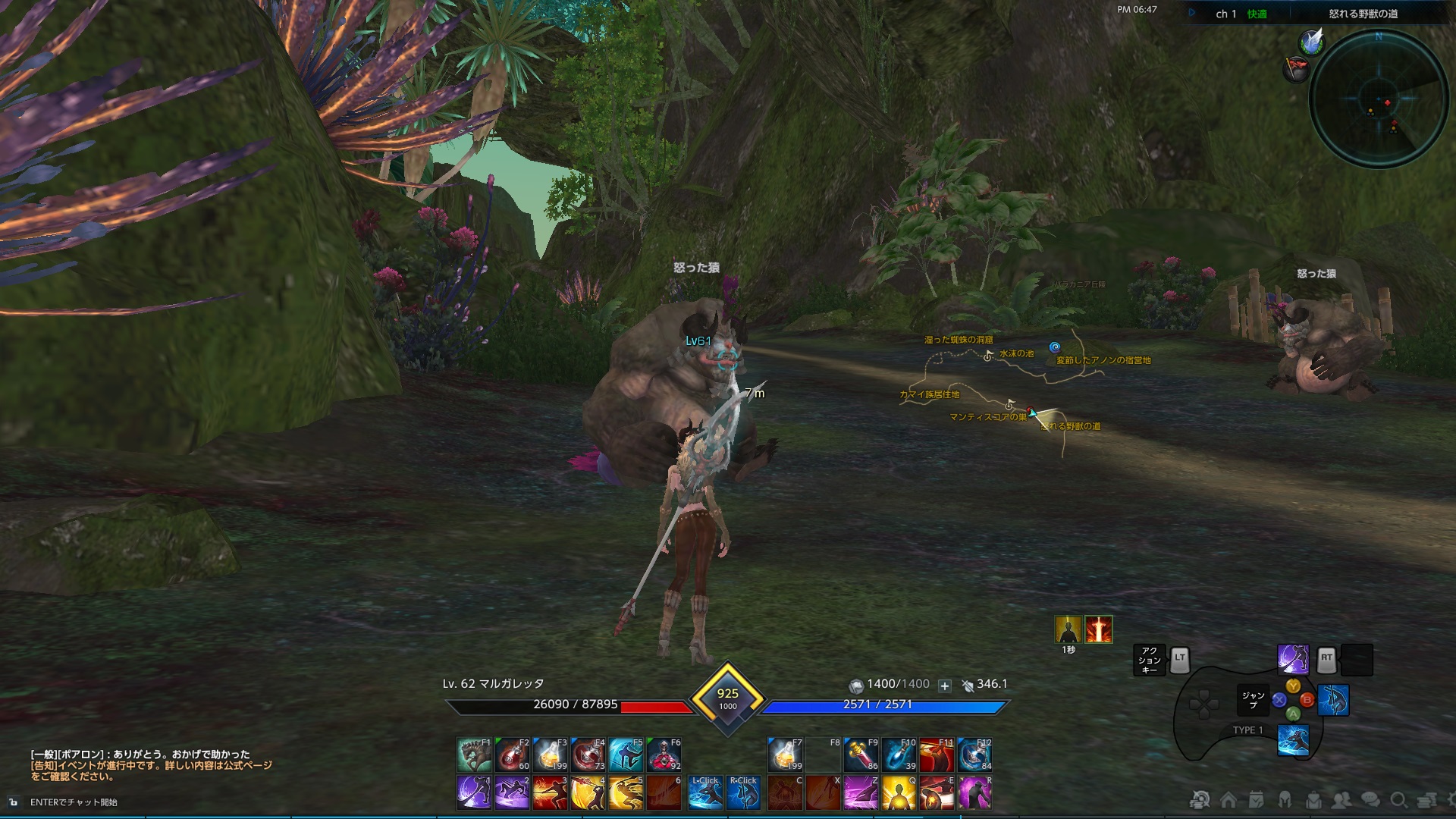
Task: Open the social friends icon
Action: click(1342, 800)
